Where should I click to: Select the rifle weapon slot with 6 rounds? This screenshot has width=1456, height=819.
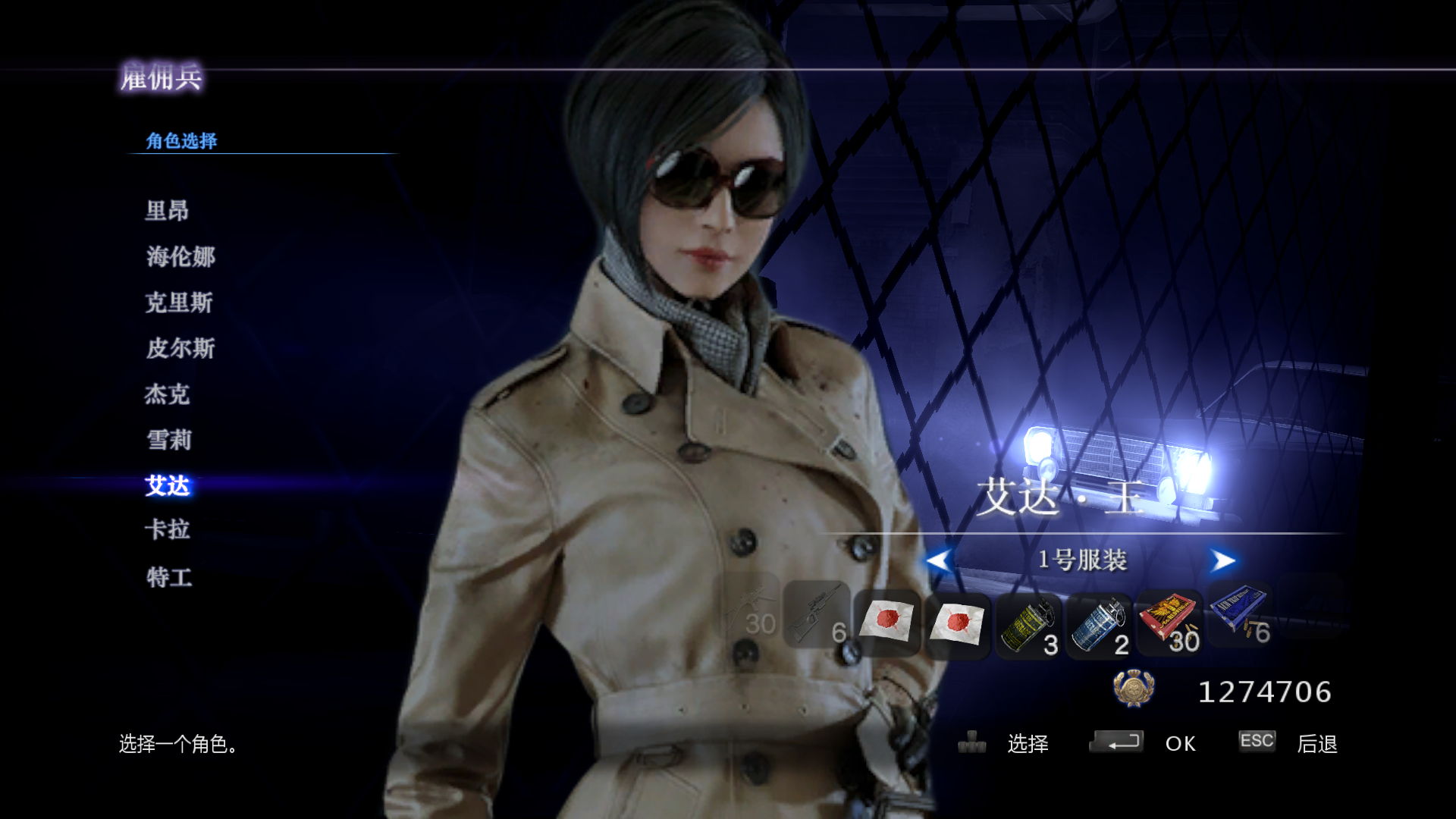pyautogui.click(x=816, y=616)
